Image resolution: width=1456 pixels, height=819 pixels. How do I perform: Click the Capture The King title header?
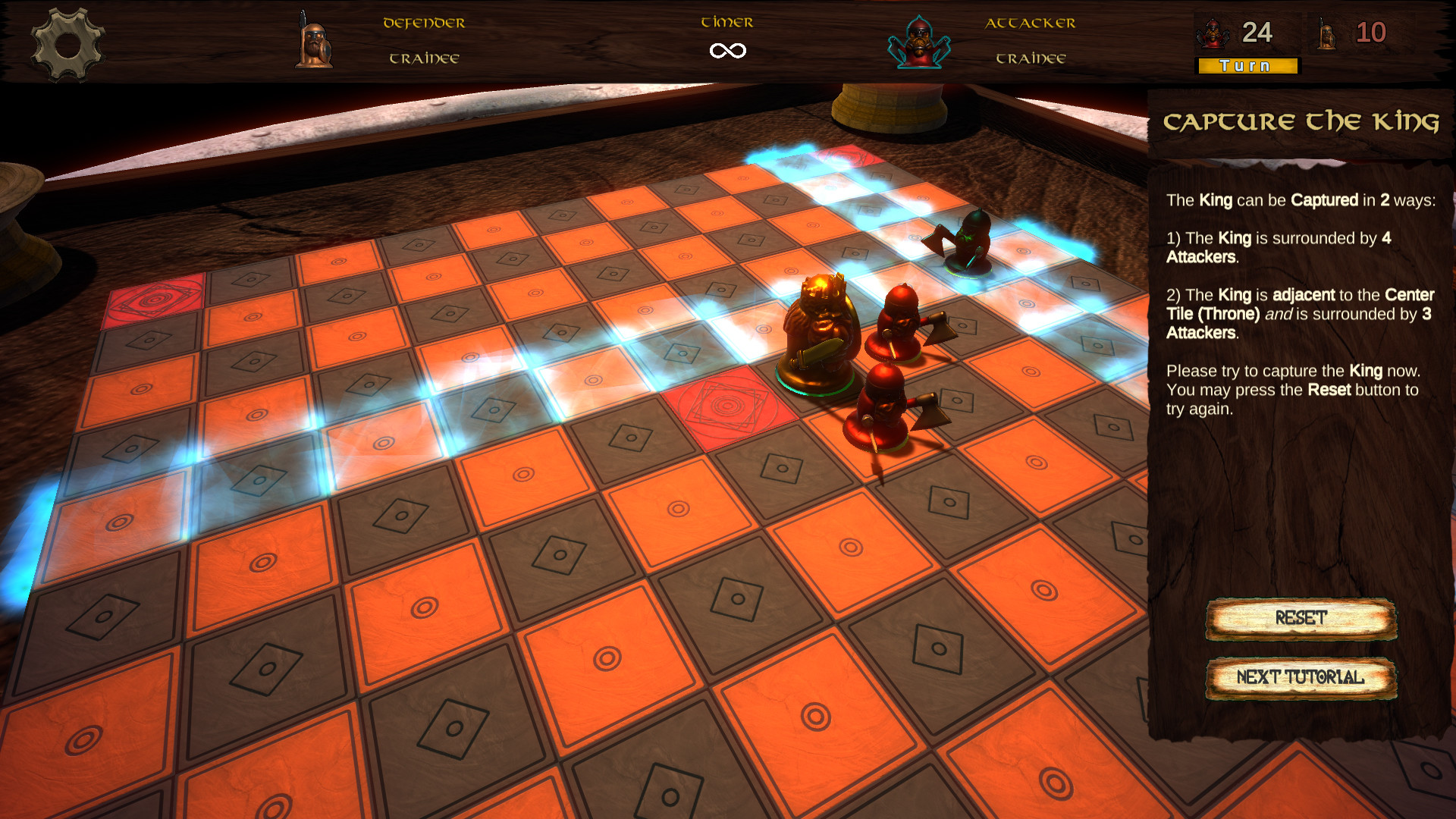tap(1303, 121)
